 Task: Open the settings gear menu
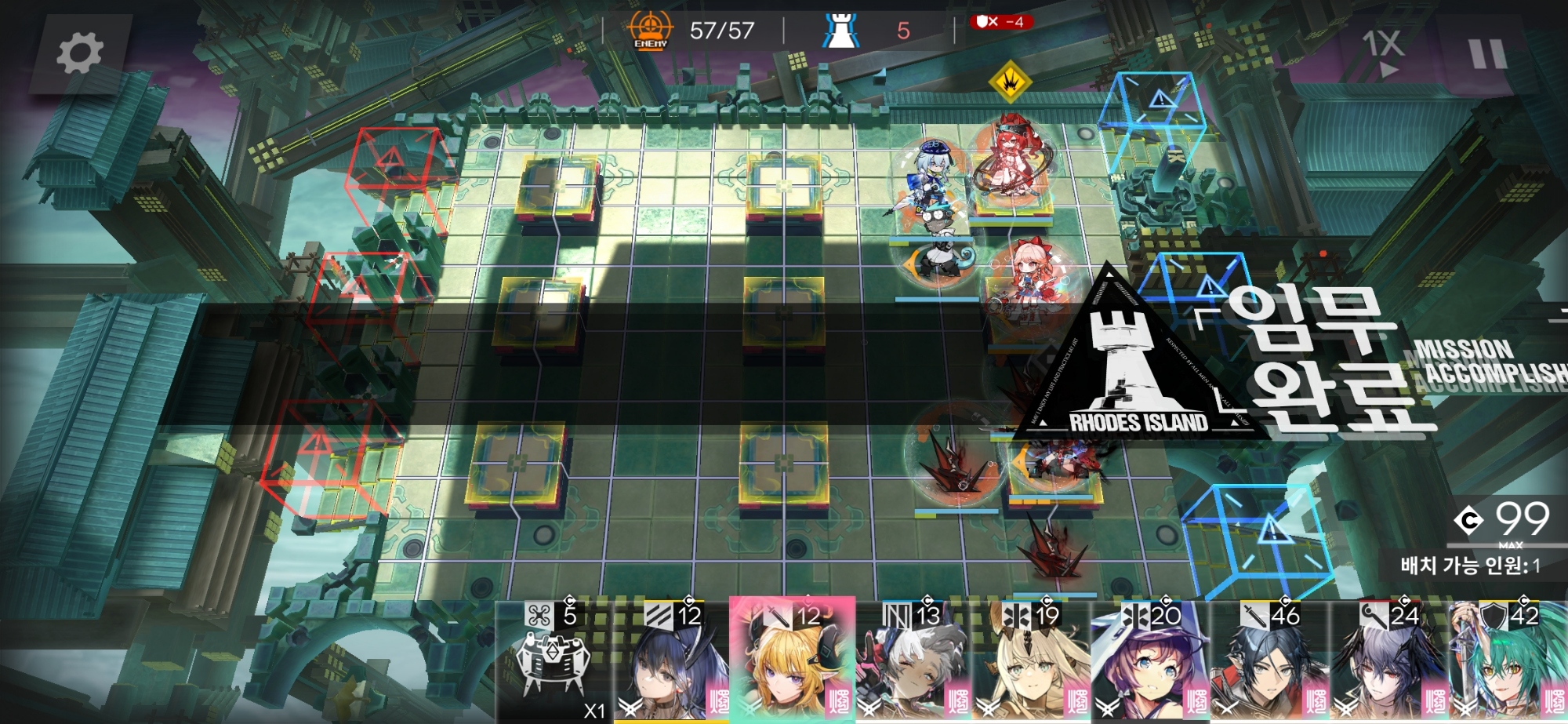79,53
